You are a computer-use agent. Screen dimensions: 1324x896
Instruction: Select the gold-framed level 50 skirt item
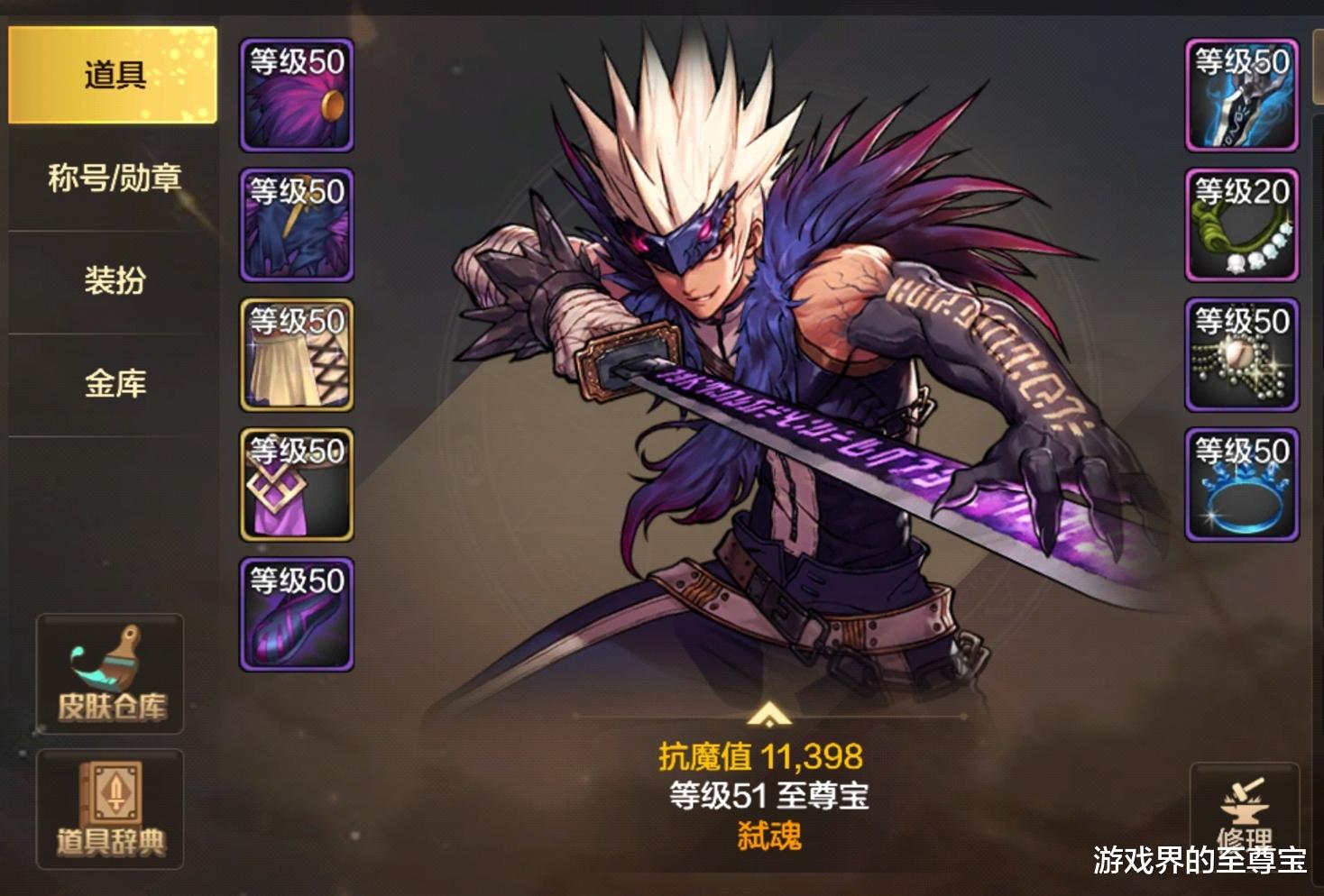296,356
